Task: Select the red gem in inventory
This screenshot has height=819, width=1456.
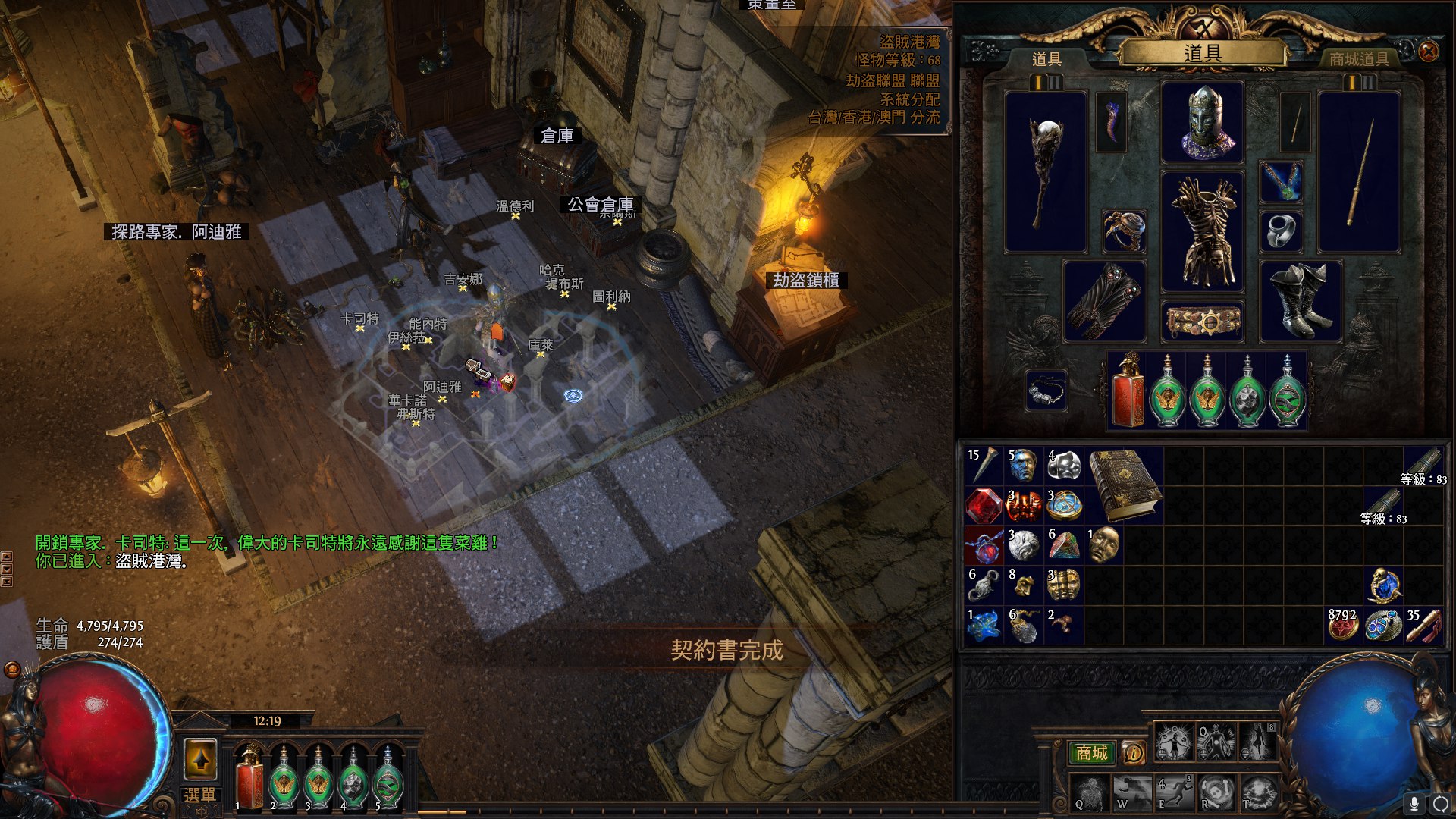Action: click(x=984, y=505)
